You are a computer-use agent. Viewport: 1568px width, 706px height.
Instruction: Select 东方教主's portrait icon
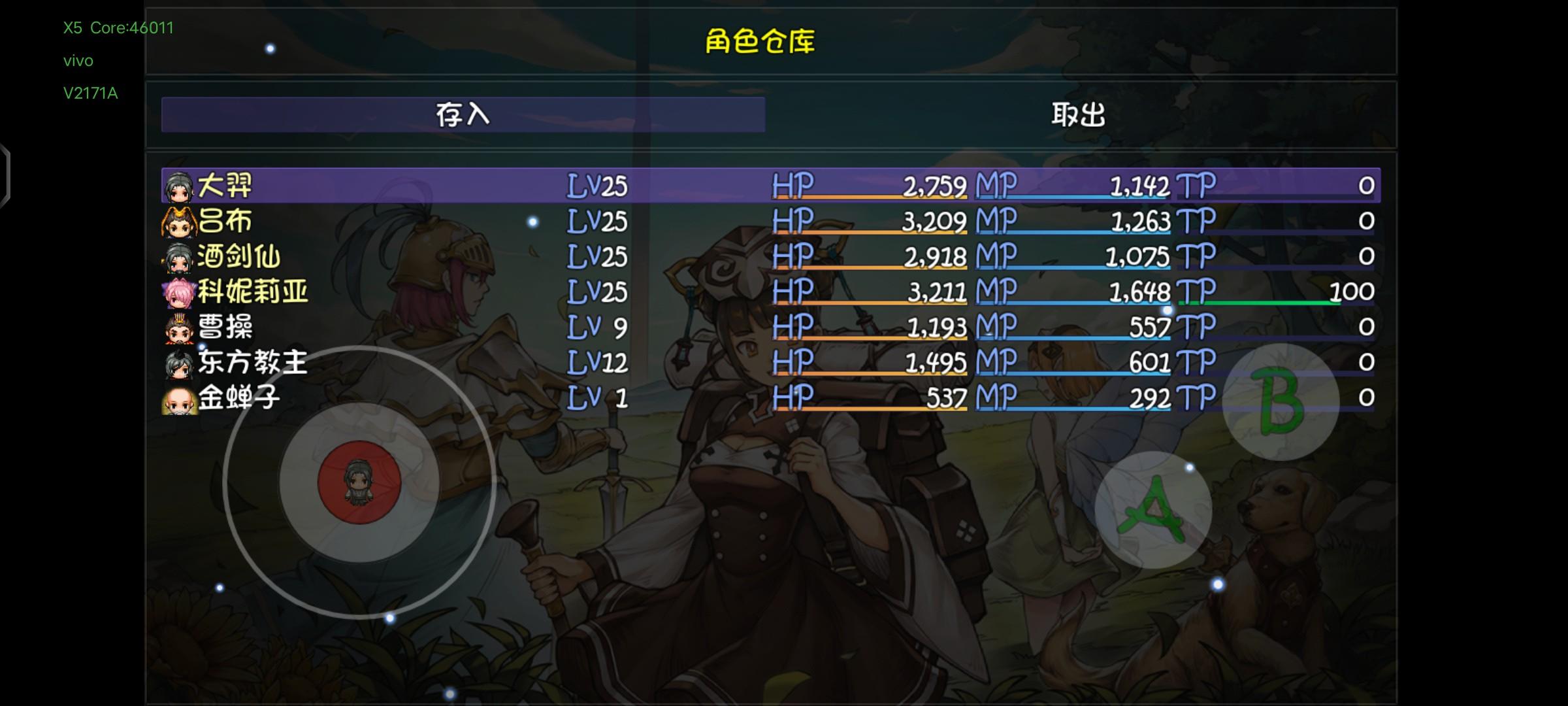pos(176,363)
